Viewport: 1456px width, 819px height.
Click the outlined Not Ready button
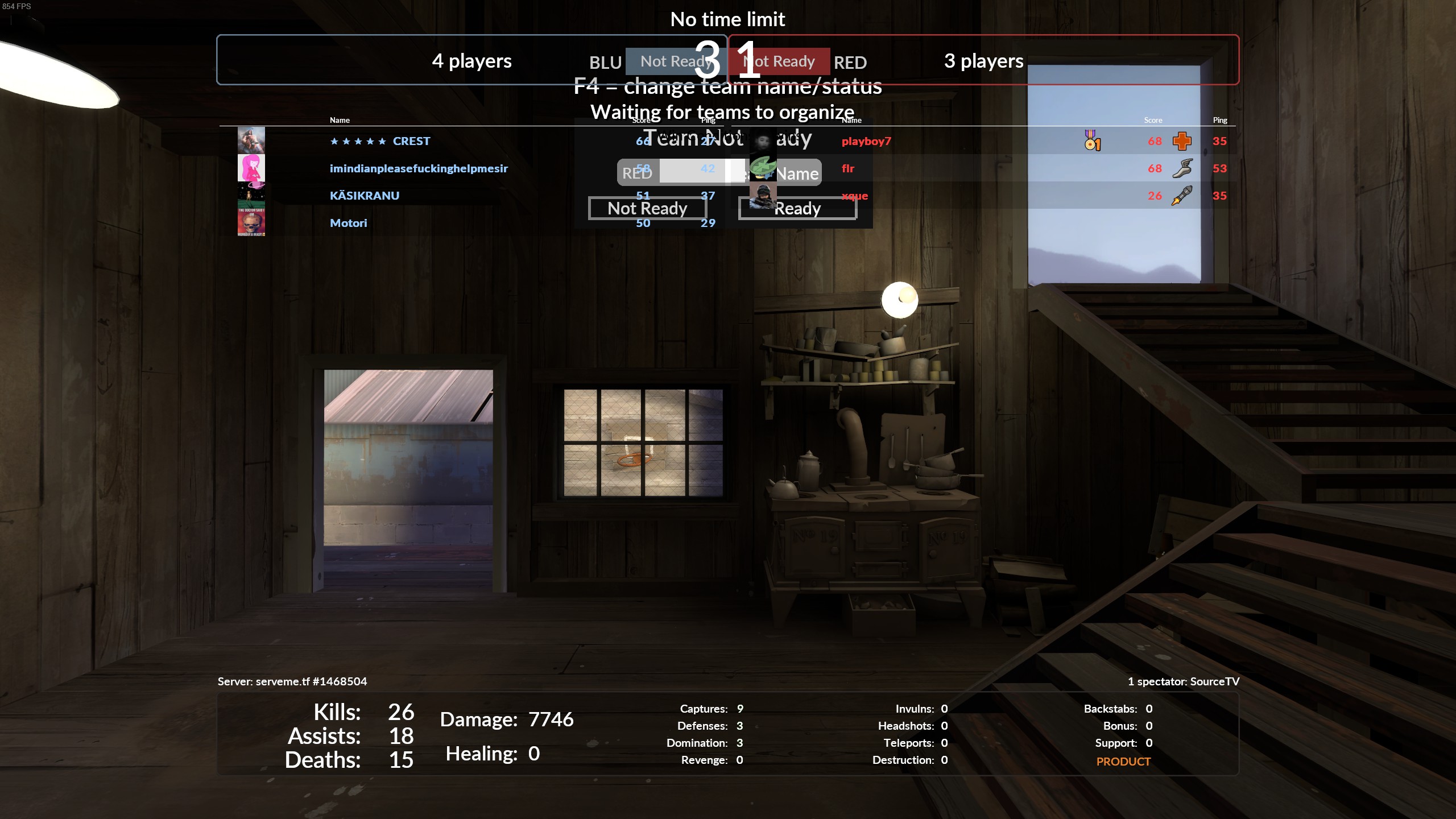(x=647, y=208)
